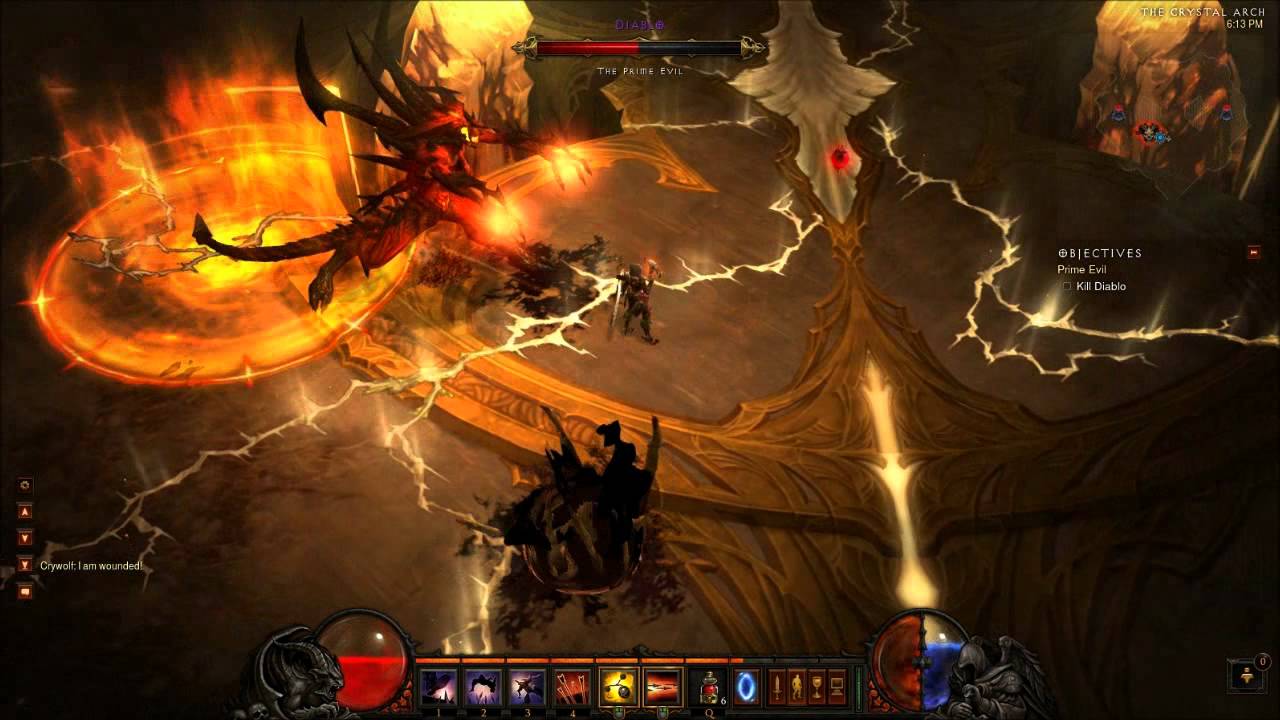Open the character figure menu button

point(797,688)
